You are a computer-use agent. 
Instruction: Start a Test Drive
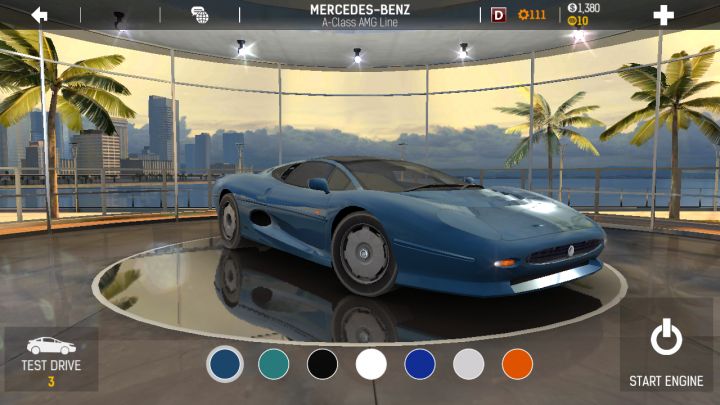(51, 359)
